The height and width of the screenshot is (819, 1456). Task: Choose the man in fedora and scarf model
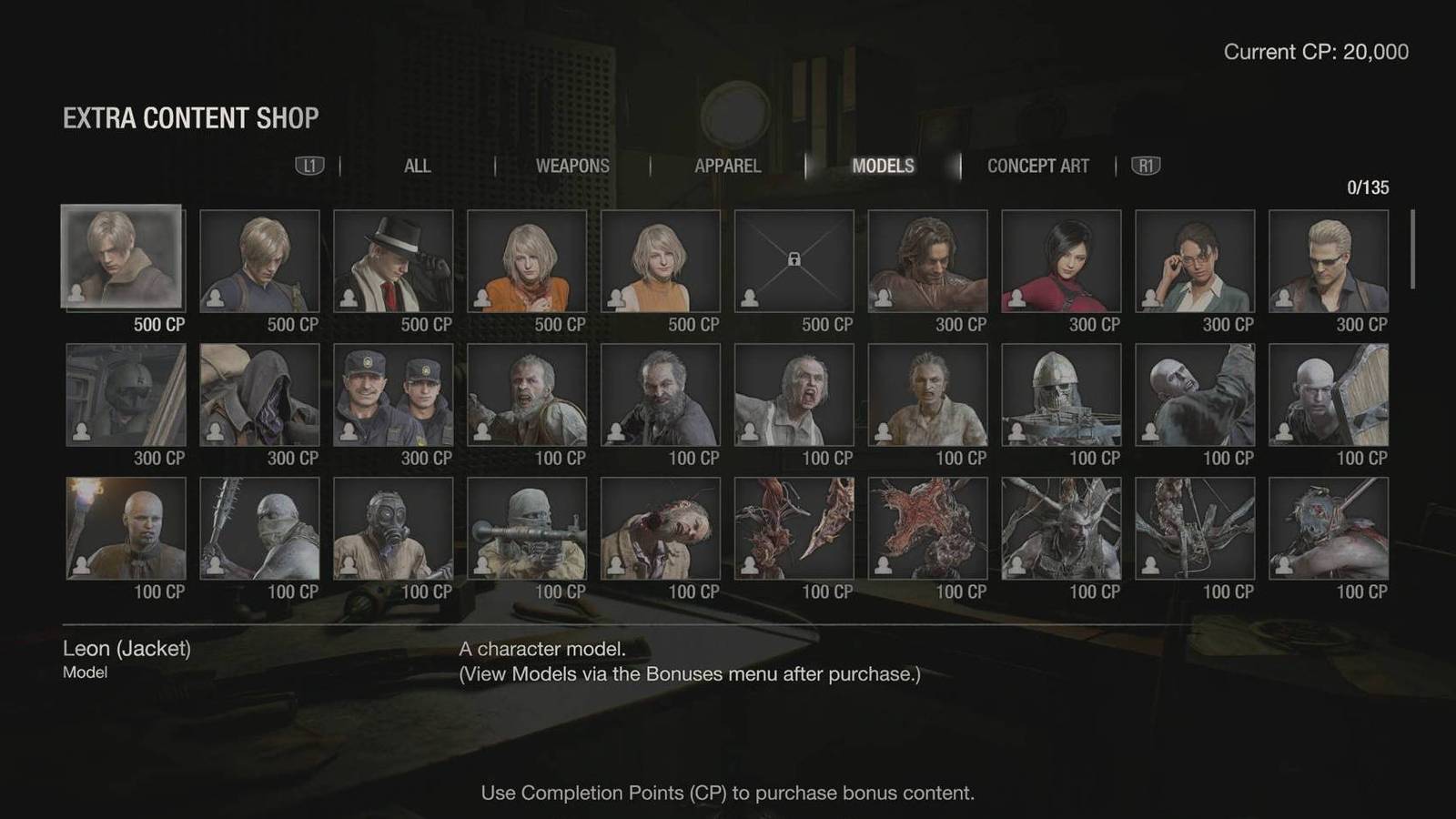point(393,261)
